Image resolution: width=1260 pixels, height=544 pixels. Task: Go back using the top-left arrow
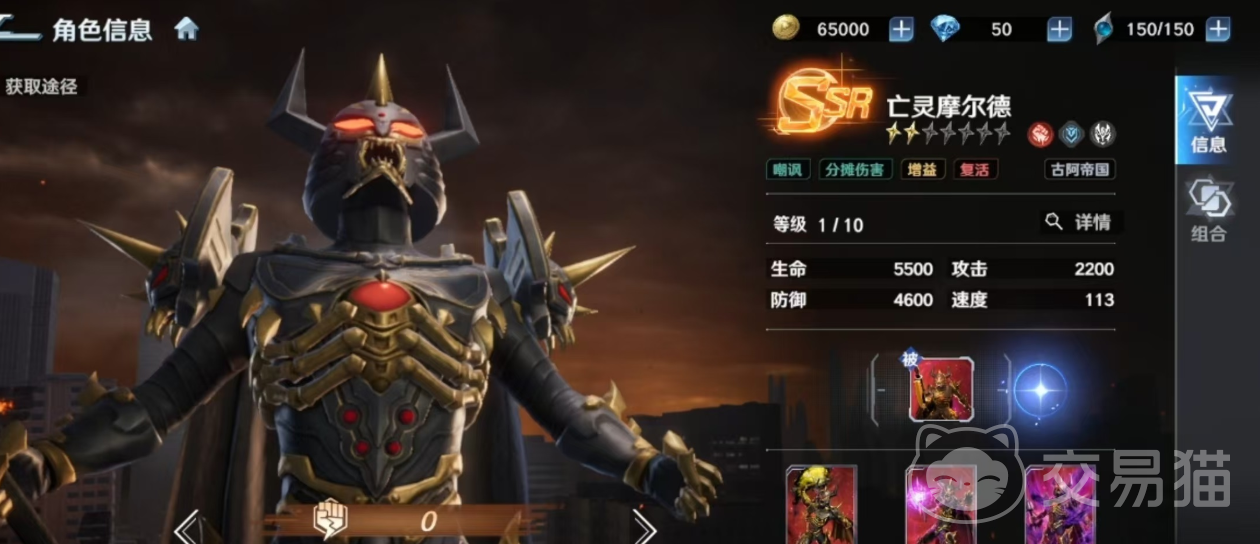(x=20, y=28)
